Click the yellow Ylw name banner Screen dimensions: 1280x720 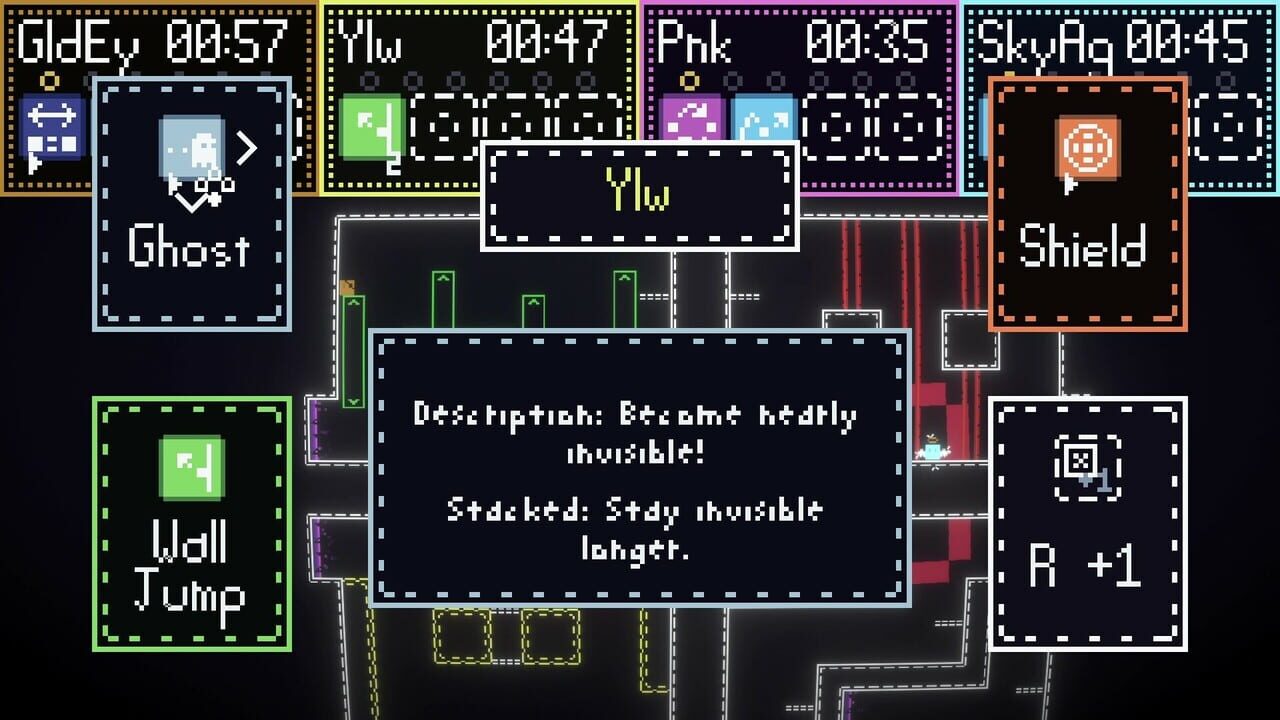click(x=640, y=194)
